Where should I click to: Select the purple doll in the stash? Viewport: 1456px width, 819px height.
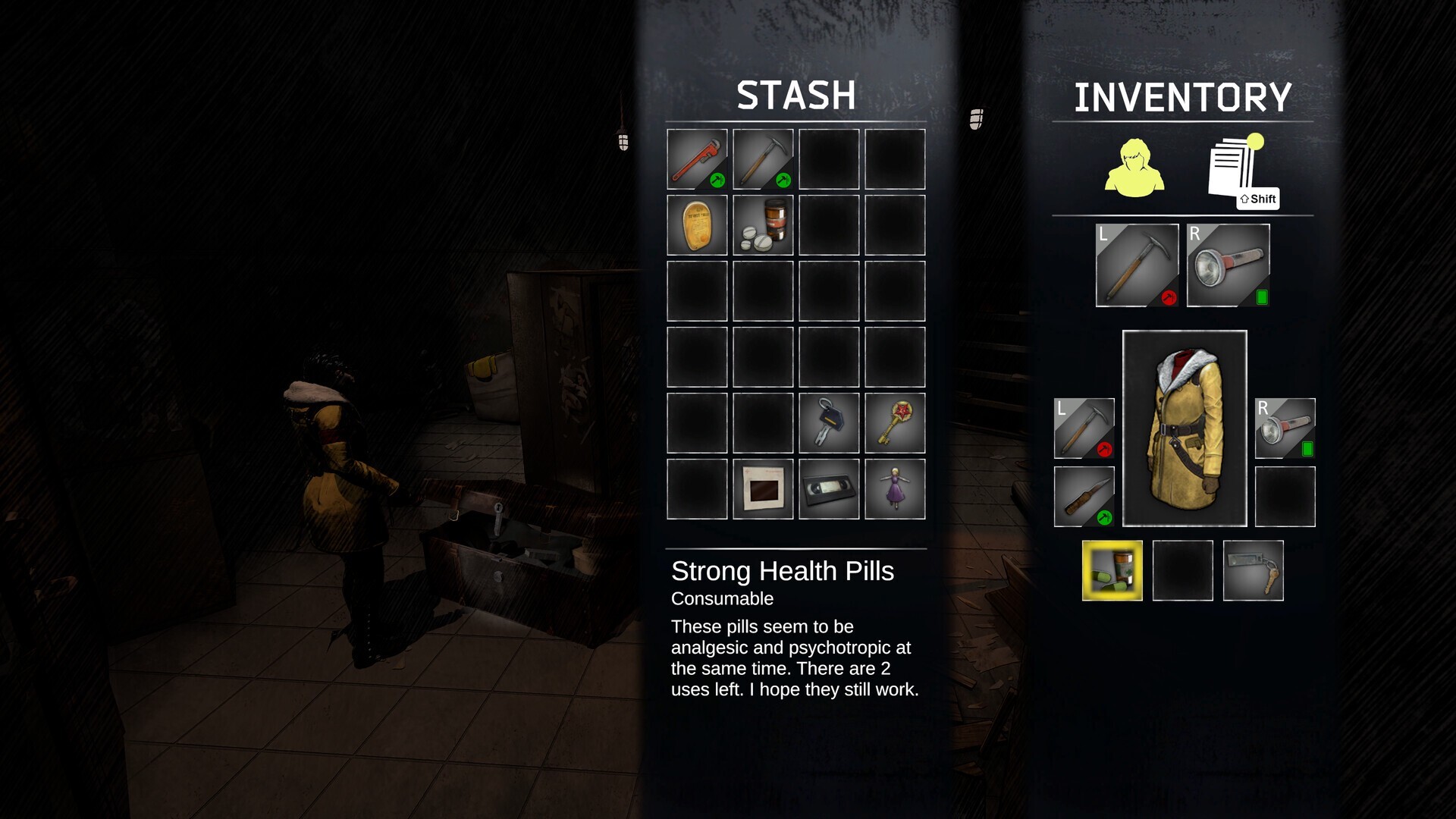(895, 488)
